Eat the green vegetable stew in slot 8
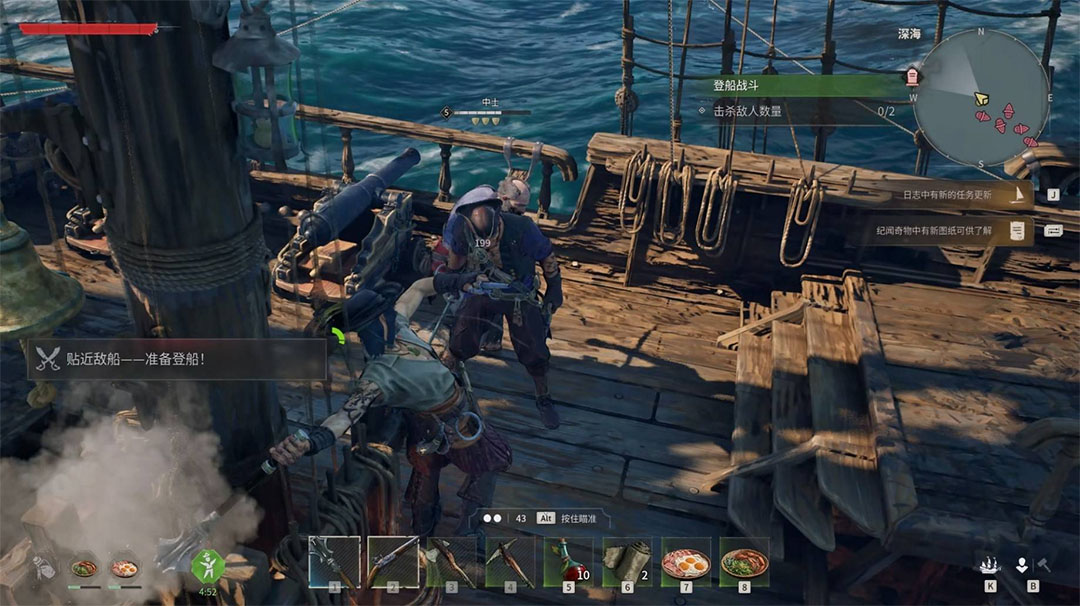1080x606 pixels. point(745,561)
